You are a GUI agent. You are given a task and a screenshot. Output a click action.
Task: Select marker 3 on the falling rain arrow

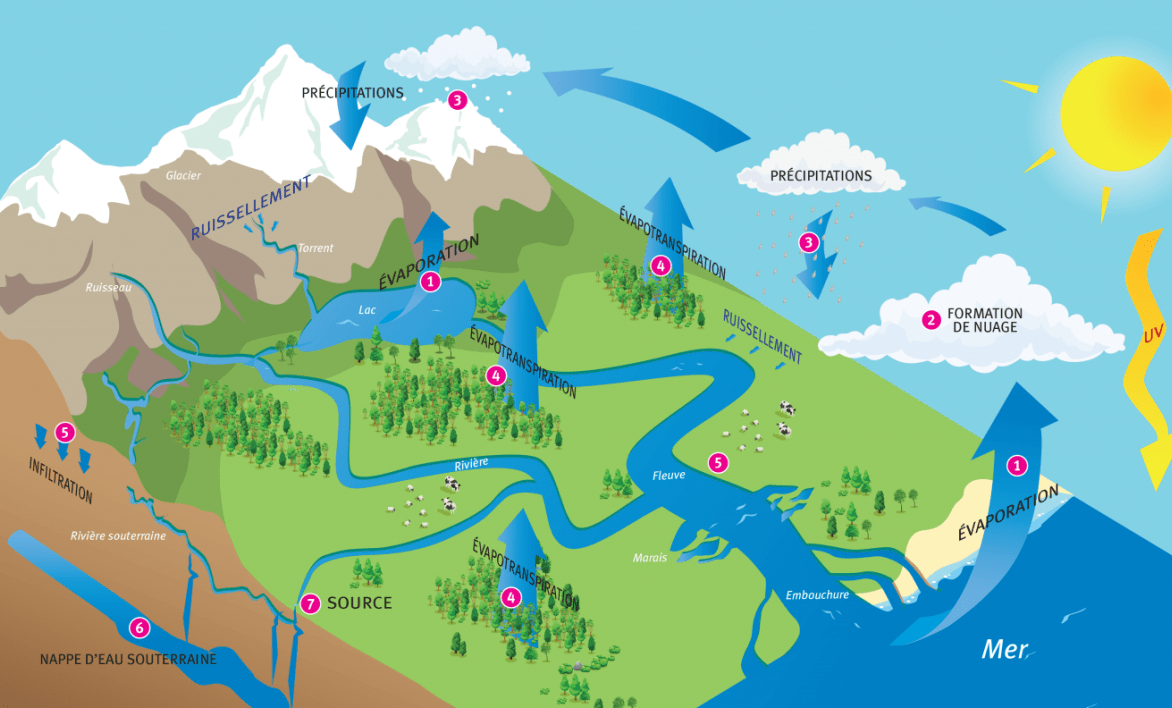click(809, 242)
